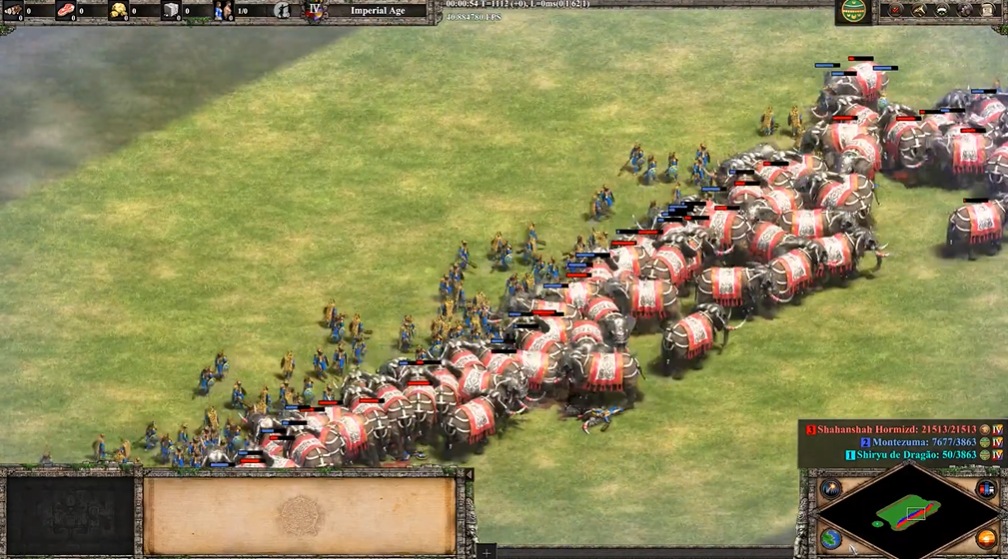
Task: Open the main menu scroll icon
Action: tap(987, 10)
